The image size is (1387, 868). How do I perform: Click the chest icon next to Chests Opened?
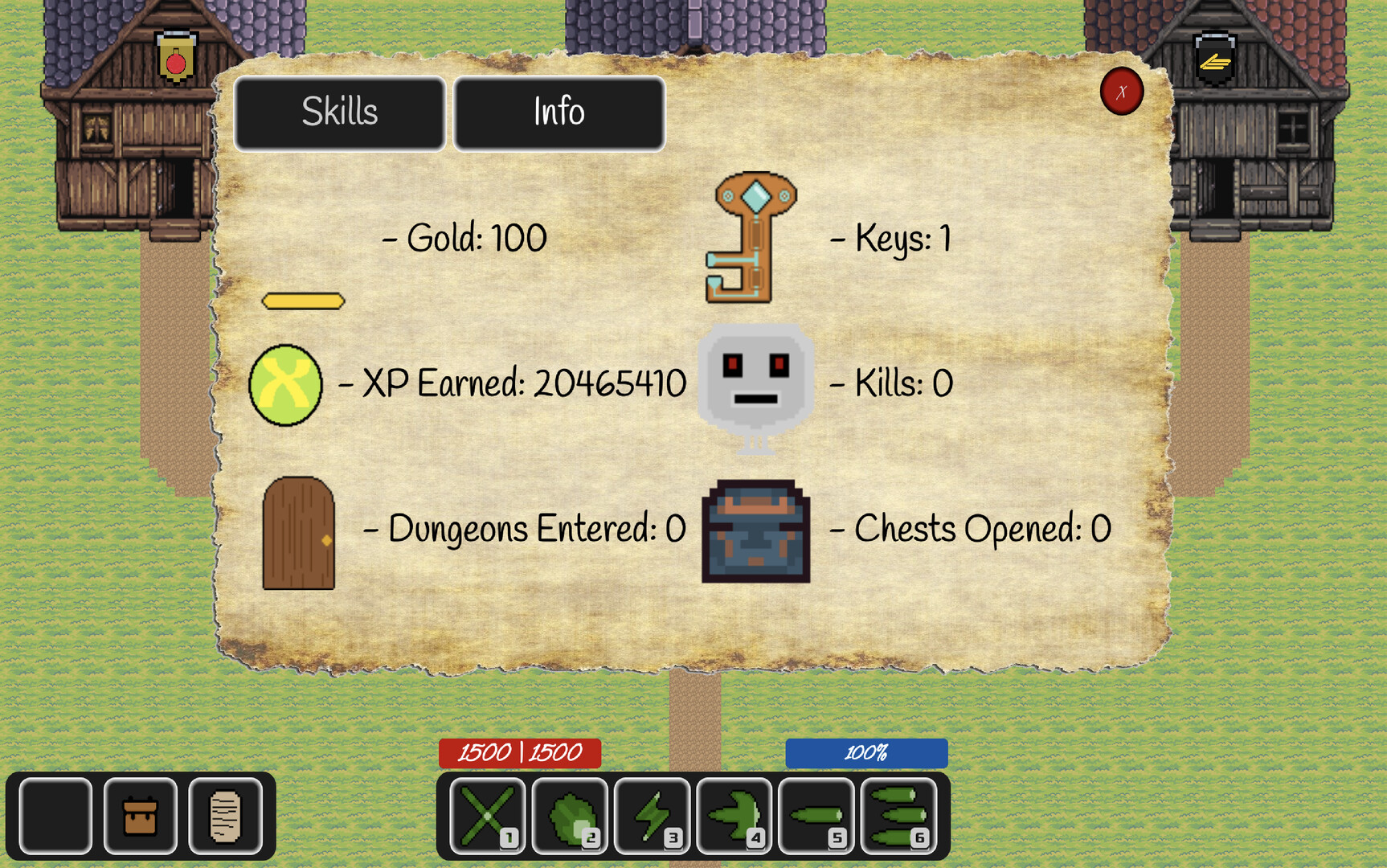coord(754,530)
